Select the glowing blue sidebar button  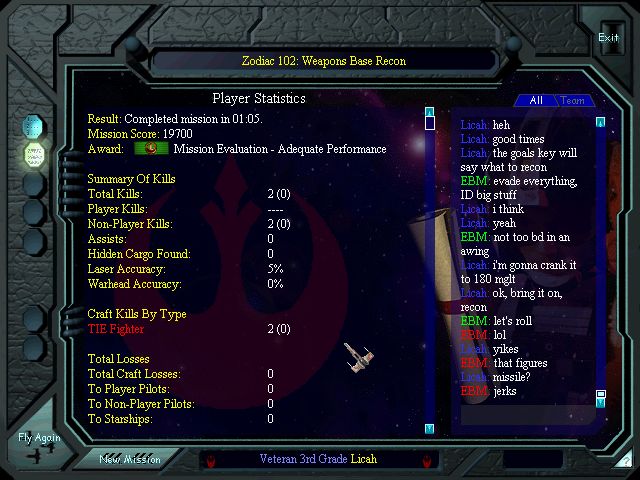click(x=35, y=127)
